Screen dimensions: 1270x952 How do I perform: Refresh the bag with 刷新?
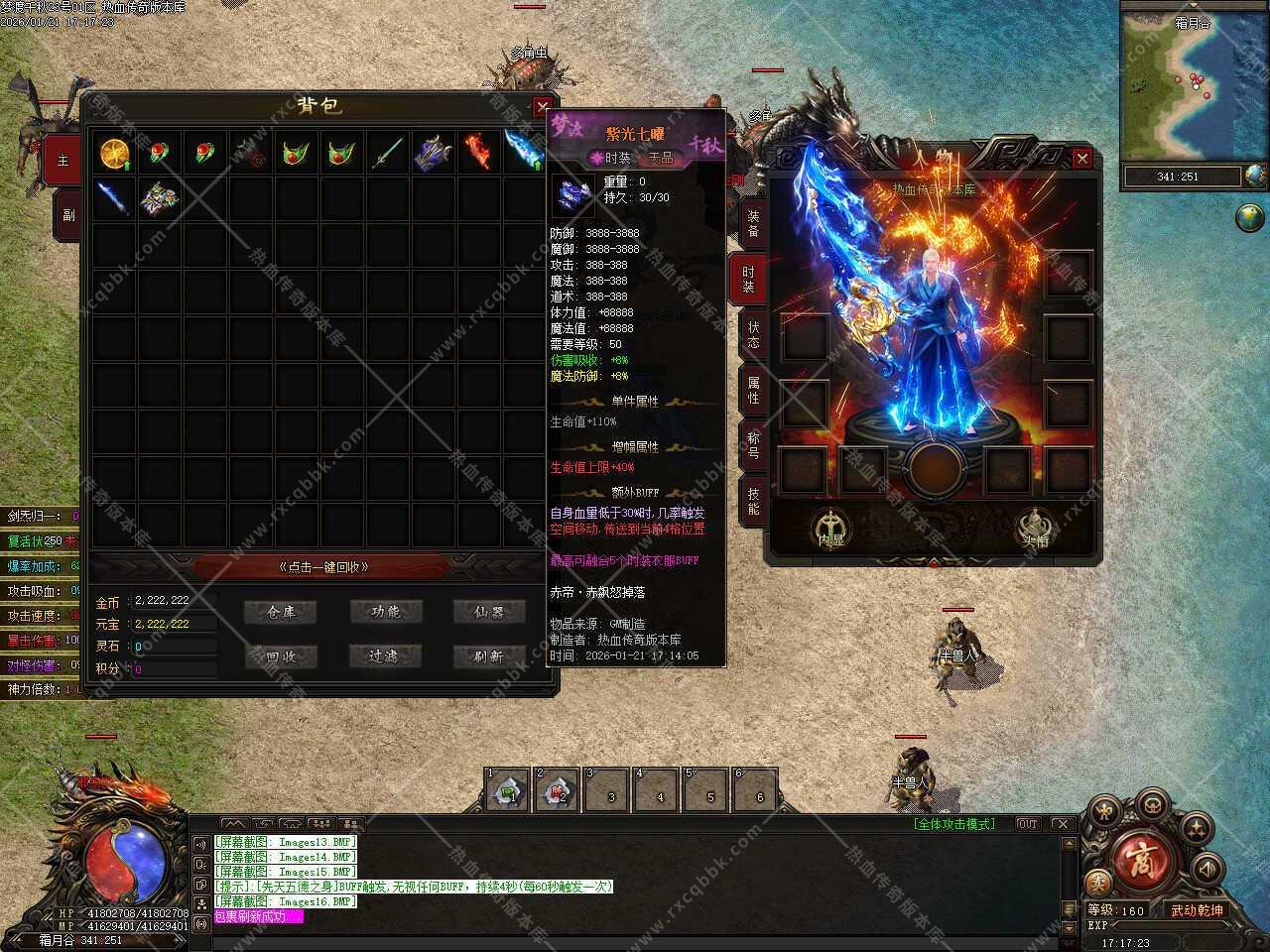pyautogui.click(x=489, y=656)
